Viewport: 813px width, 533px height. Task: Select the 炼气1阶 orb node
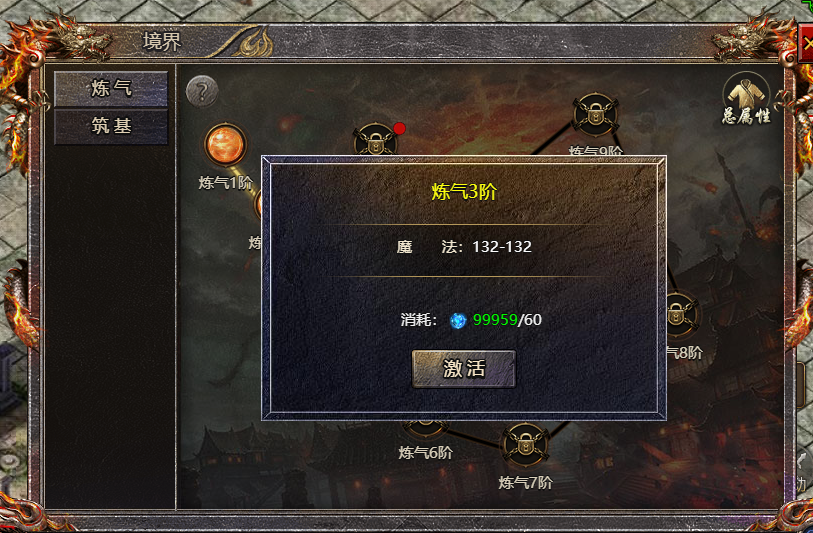[x=224, y=144]
